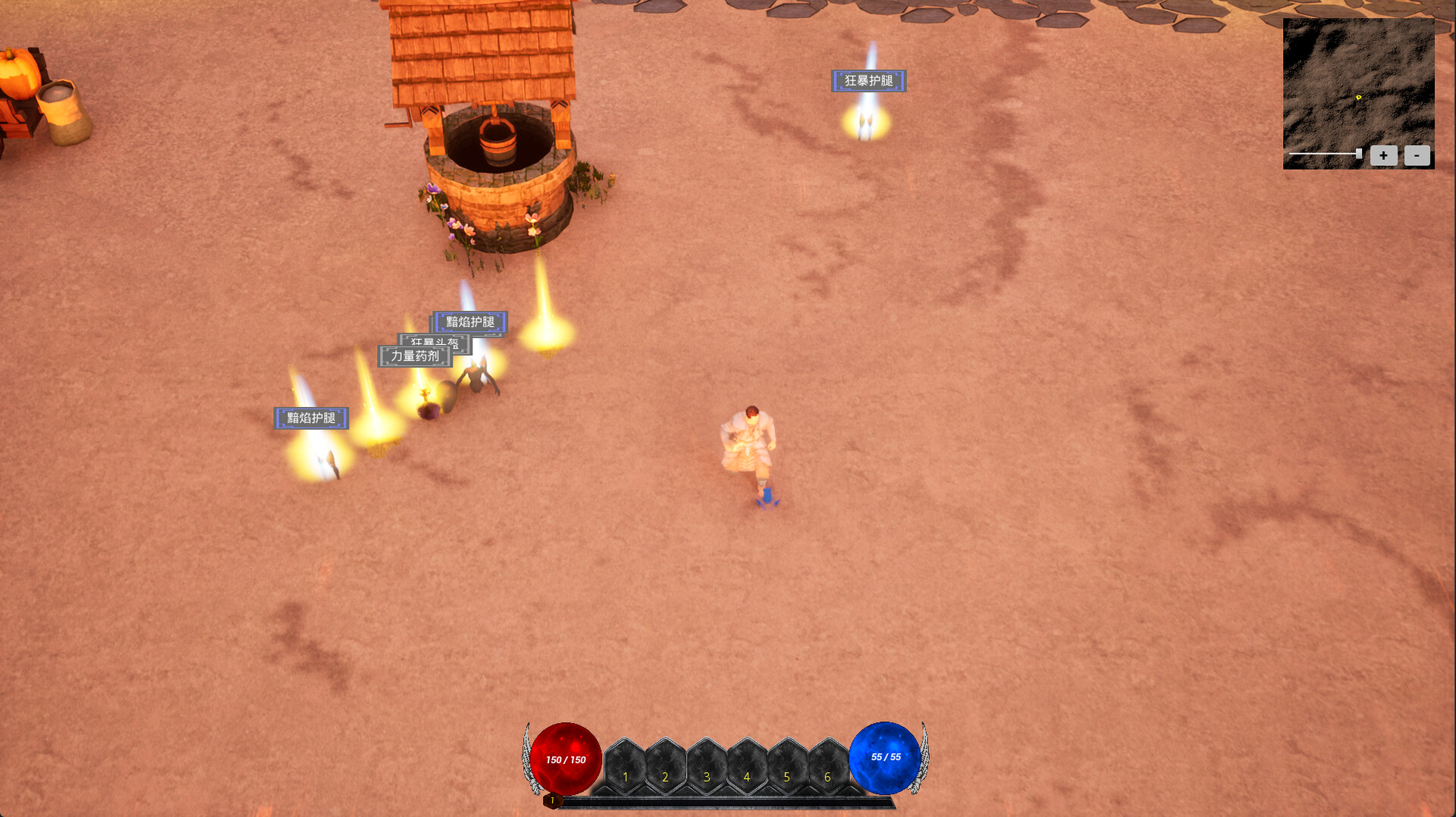The height and width of the screenshot is (817, 1456).
Task: Activate skill slot 3 on the hotbar
Action: (706, 767)
